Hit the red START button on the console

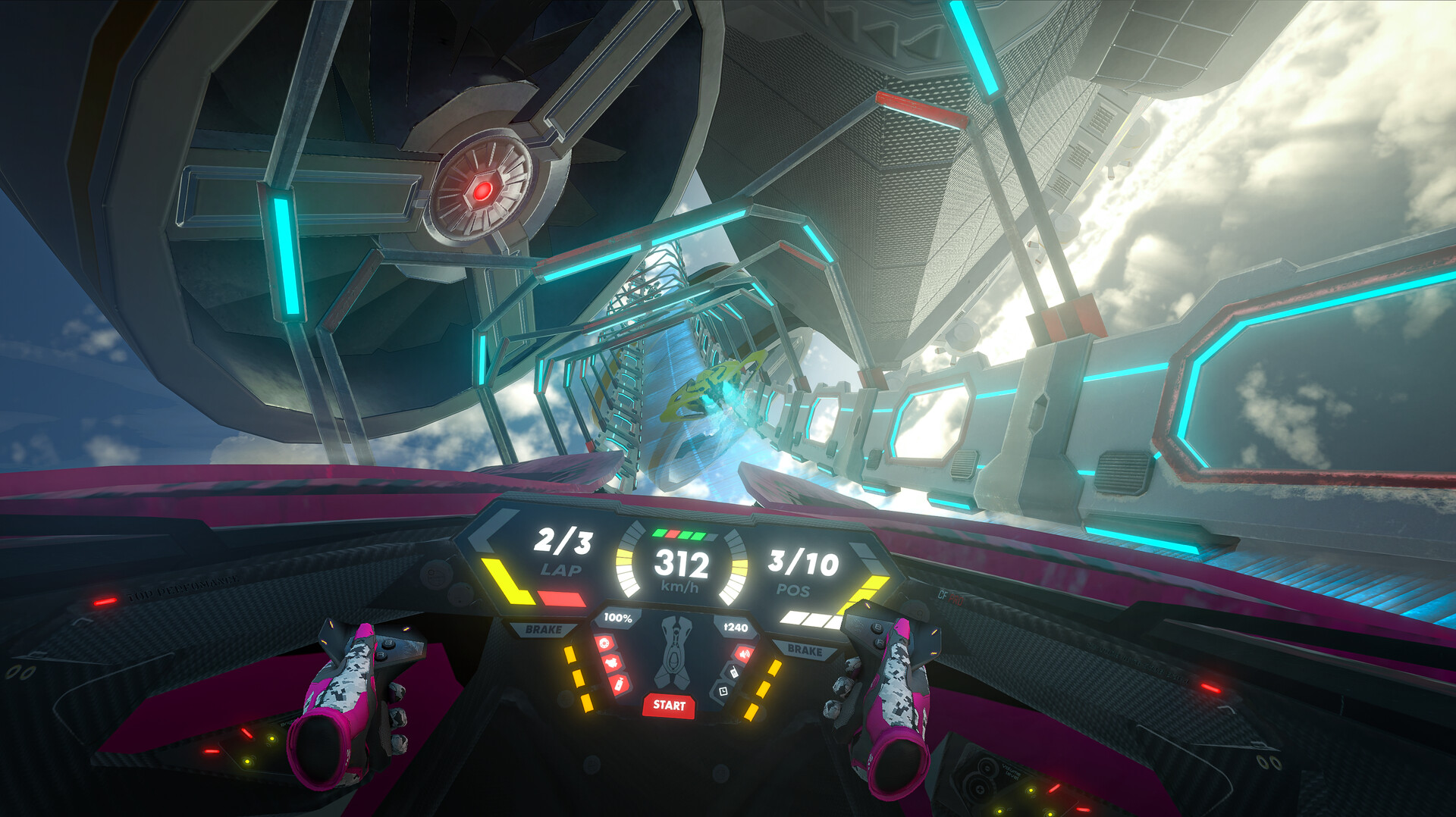[668, 705]
